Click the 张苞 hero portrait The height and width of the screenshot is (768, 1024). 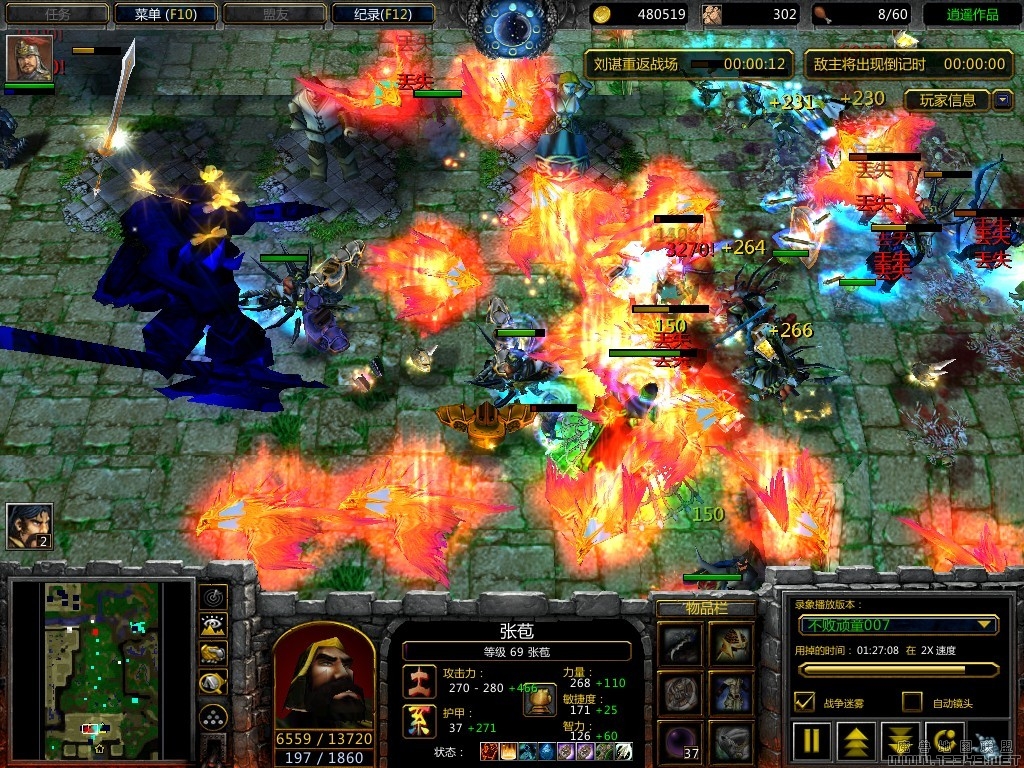click(x=324, y=678)
